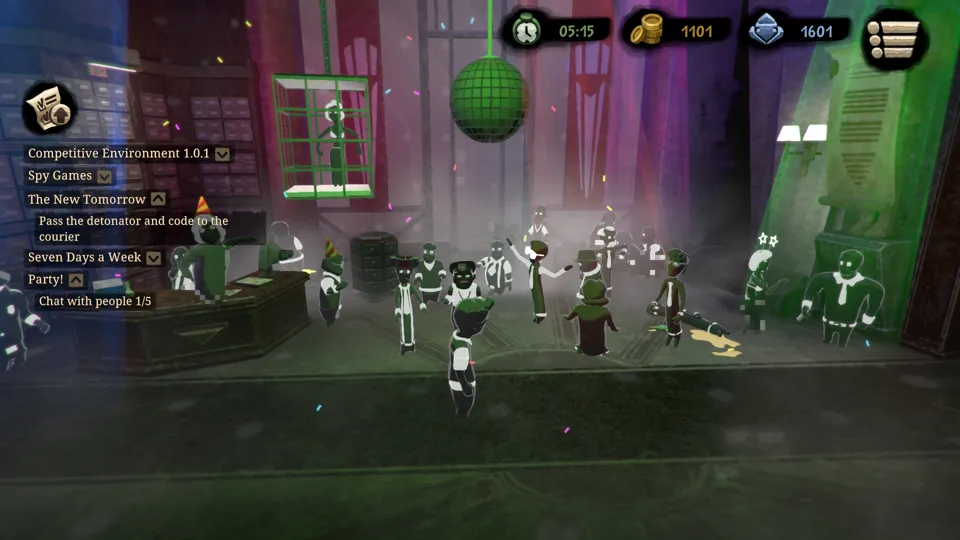Select the 'Chat with people 1/5' task
Screen dimensions: 960x540
coord(95,301)
